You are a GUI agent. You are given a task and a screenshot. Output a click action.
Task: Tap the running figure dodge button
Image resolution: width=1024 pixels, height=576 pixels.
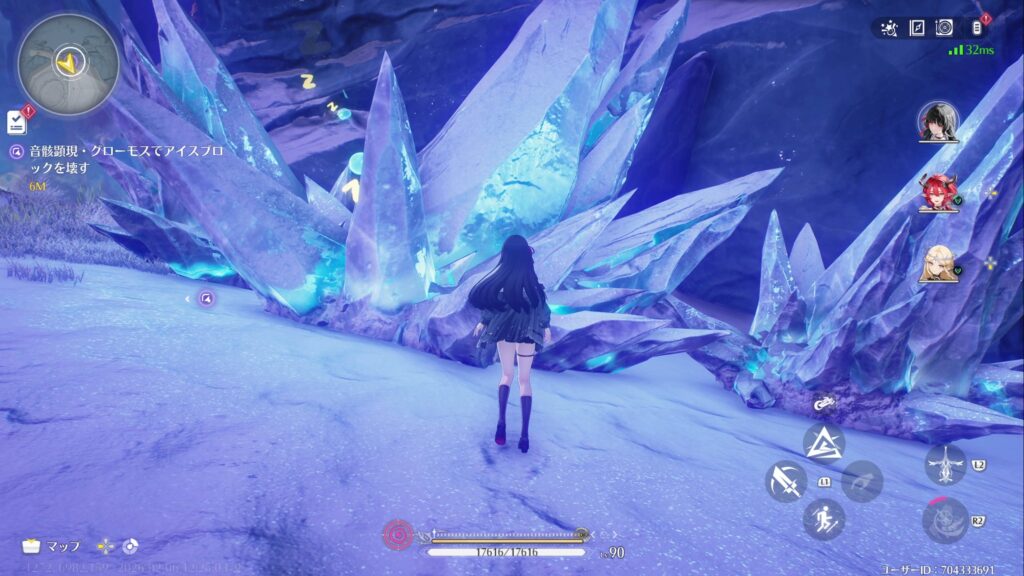point(824,519)
